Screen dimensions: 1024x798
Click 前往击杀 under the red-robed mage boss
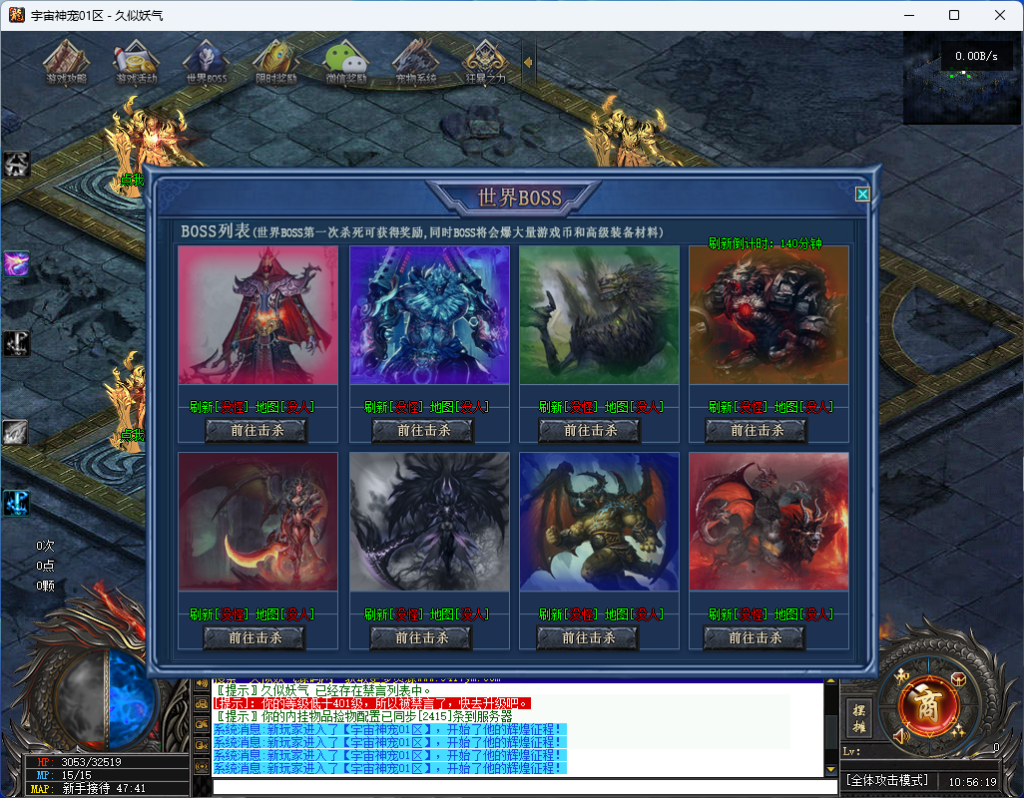click(256, 430)
